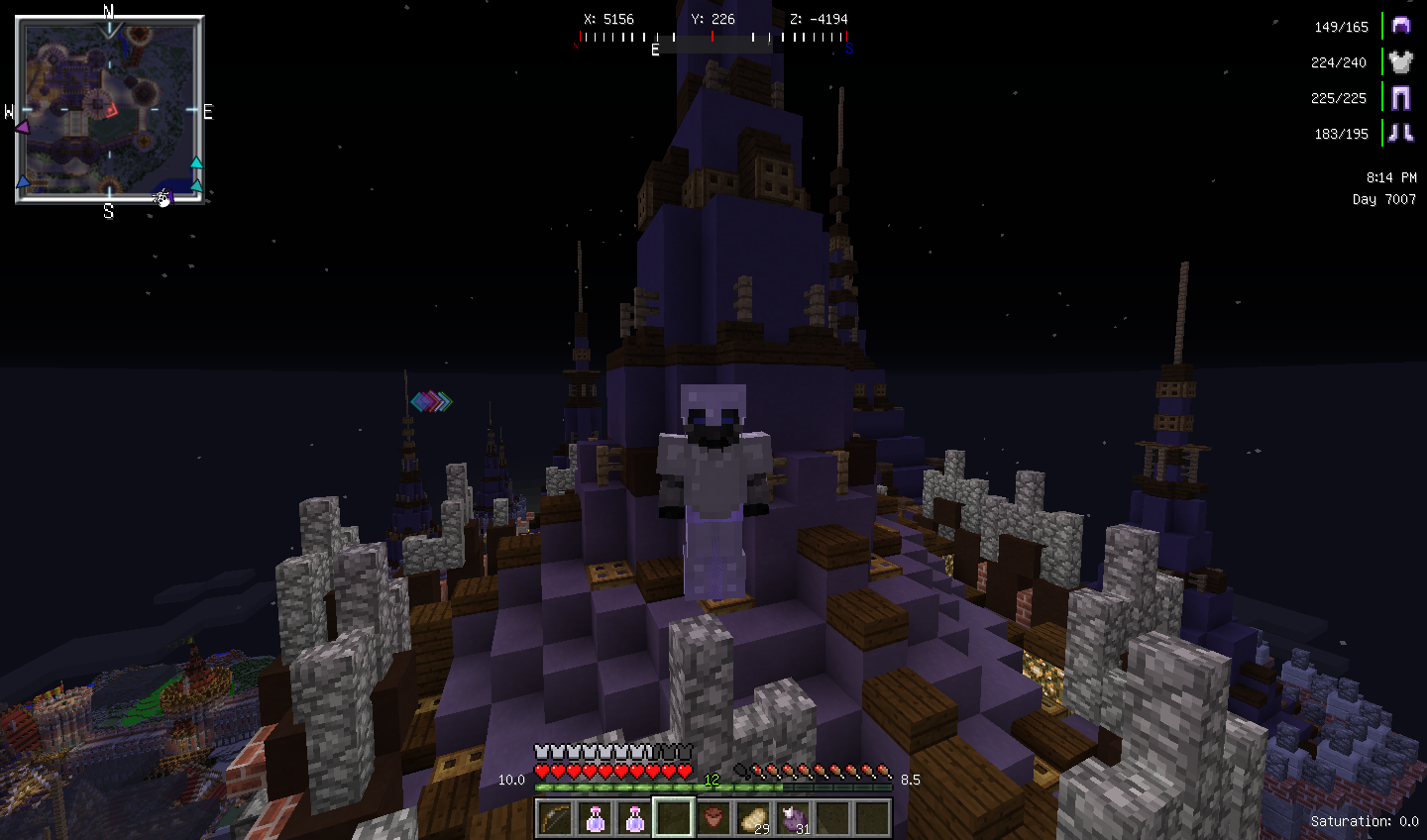Pick the brown item hotbar slot

[x=713, y=818]
